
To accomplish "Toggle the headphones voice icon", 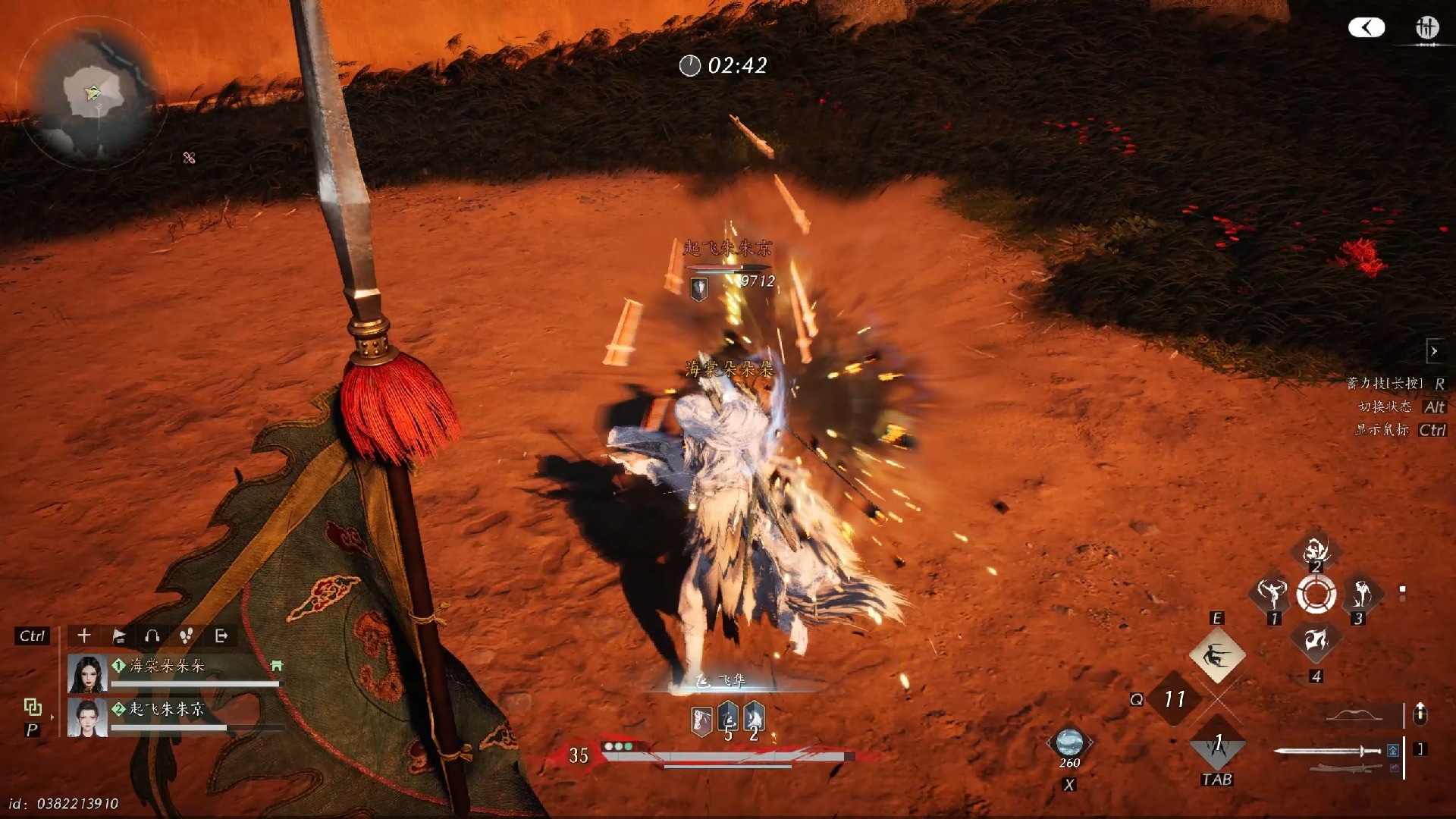I will pos(152,635).
